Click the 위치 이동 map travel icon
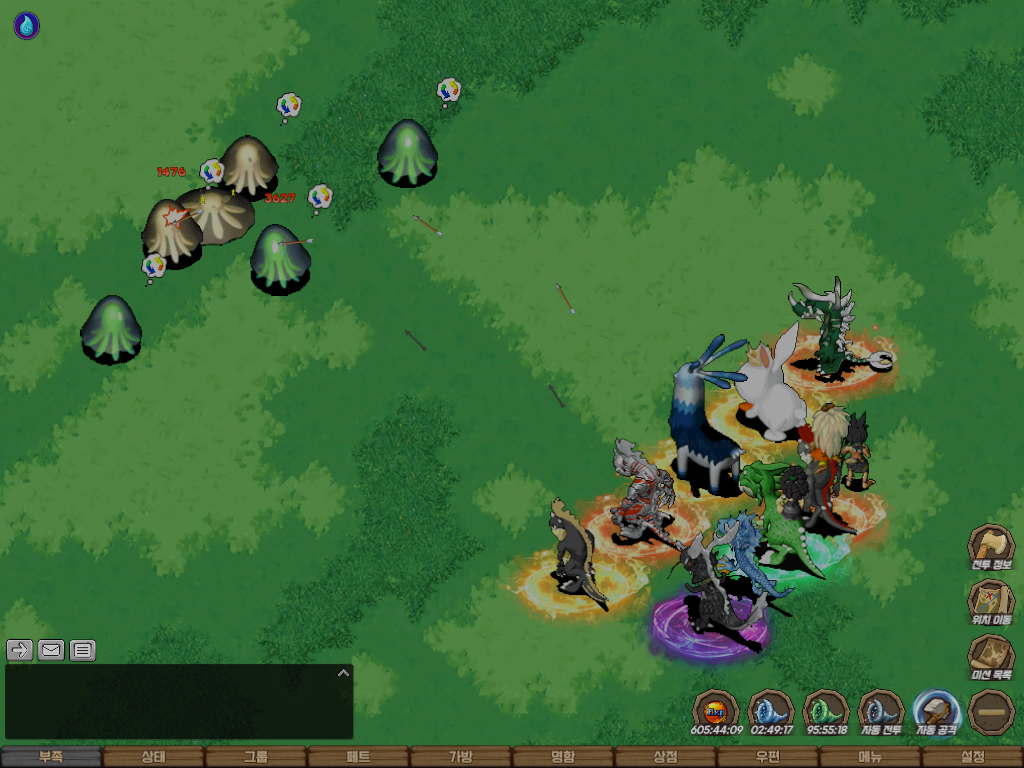The height and width of the screenshot is (768, 1024). [x=991, y=602]
